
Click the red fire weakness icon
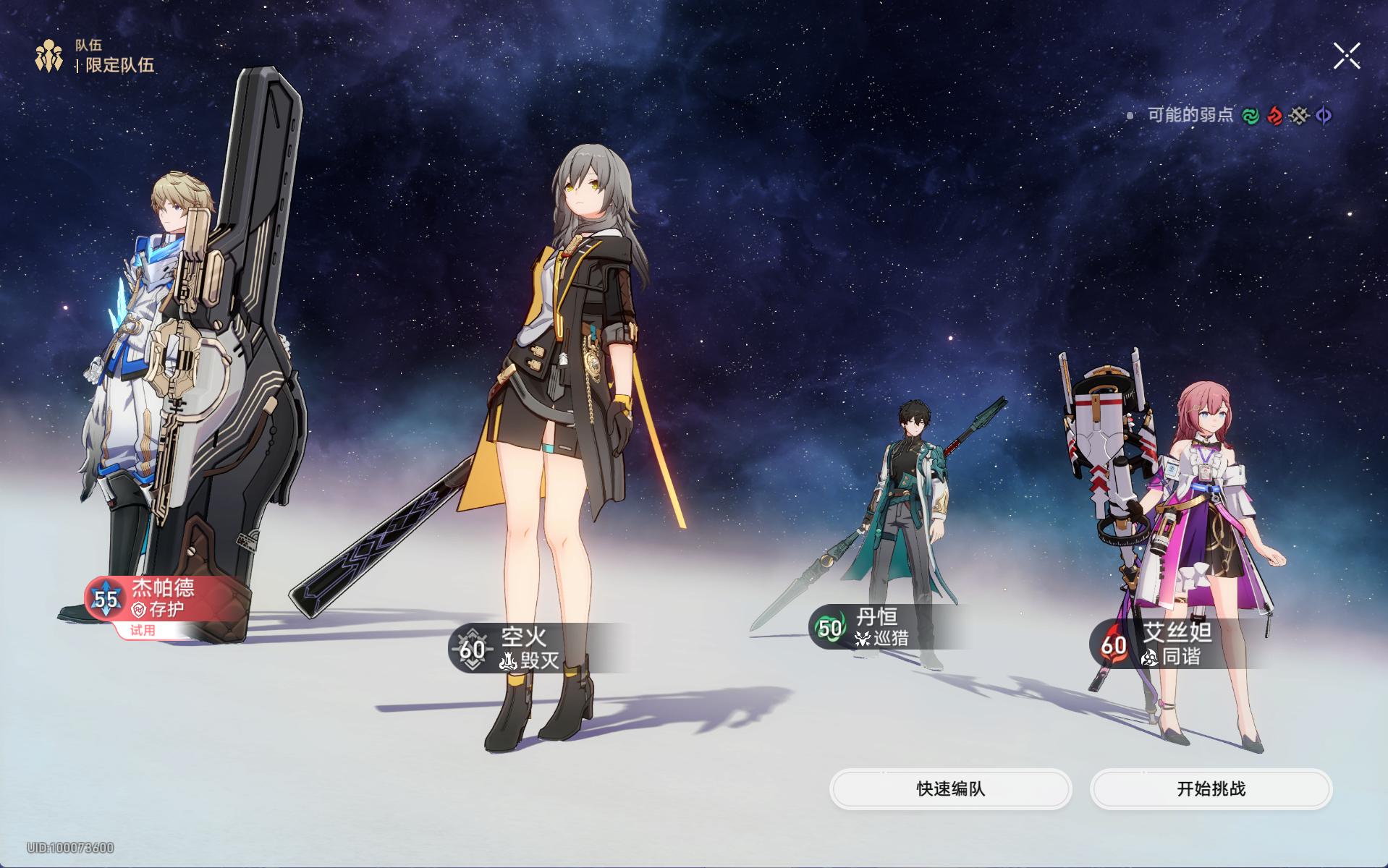coord(1274,116)
